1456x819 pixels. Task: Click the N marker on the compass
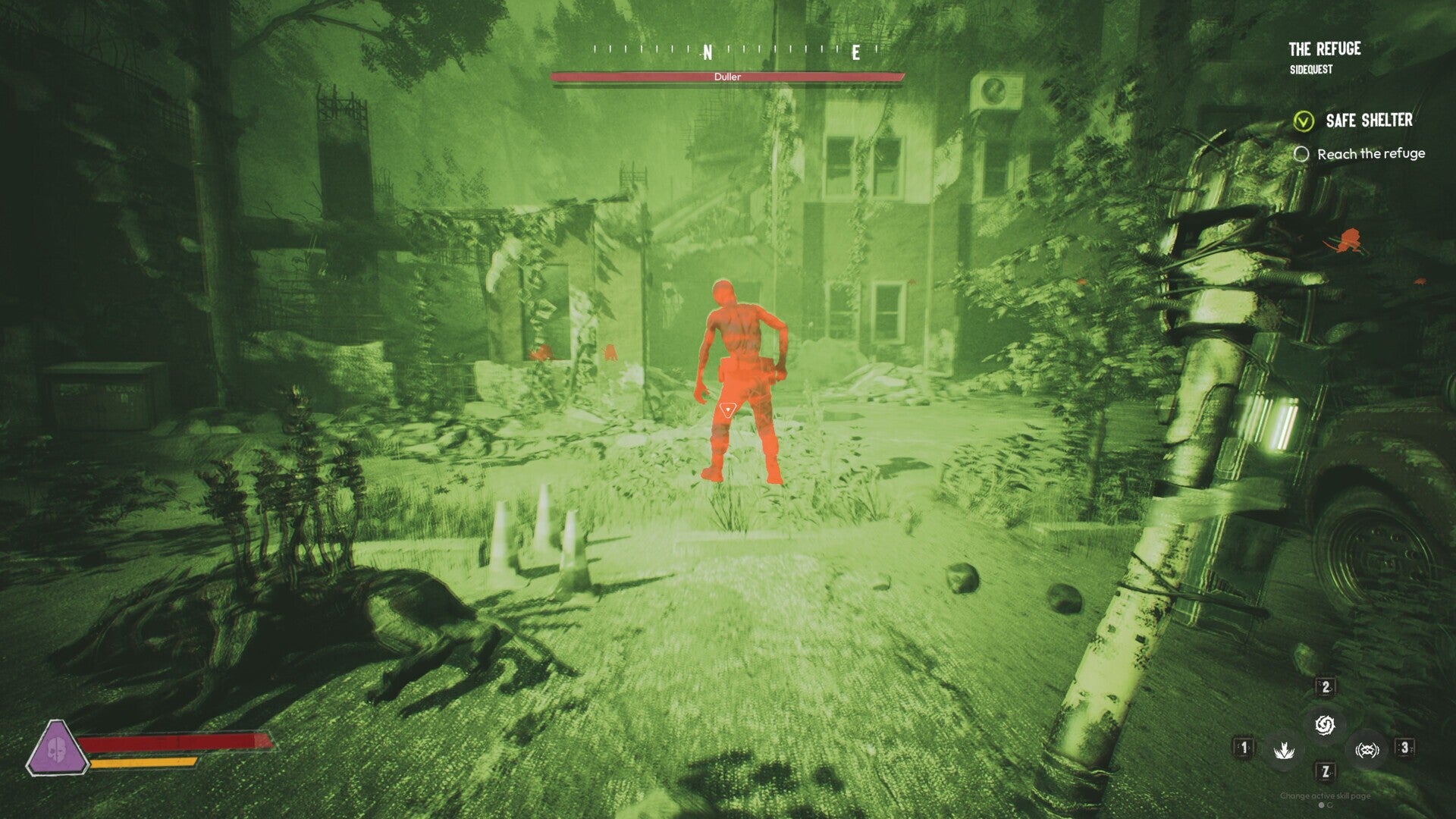point(707,53)
